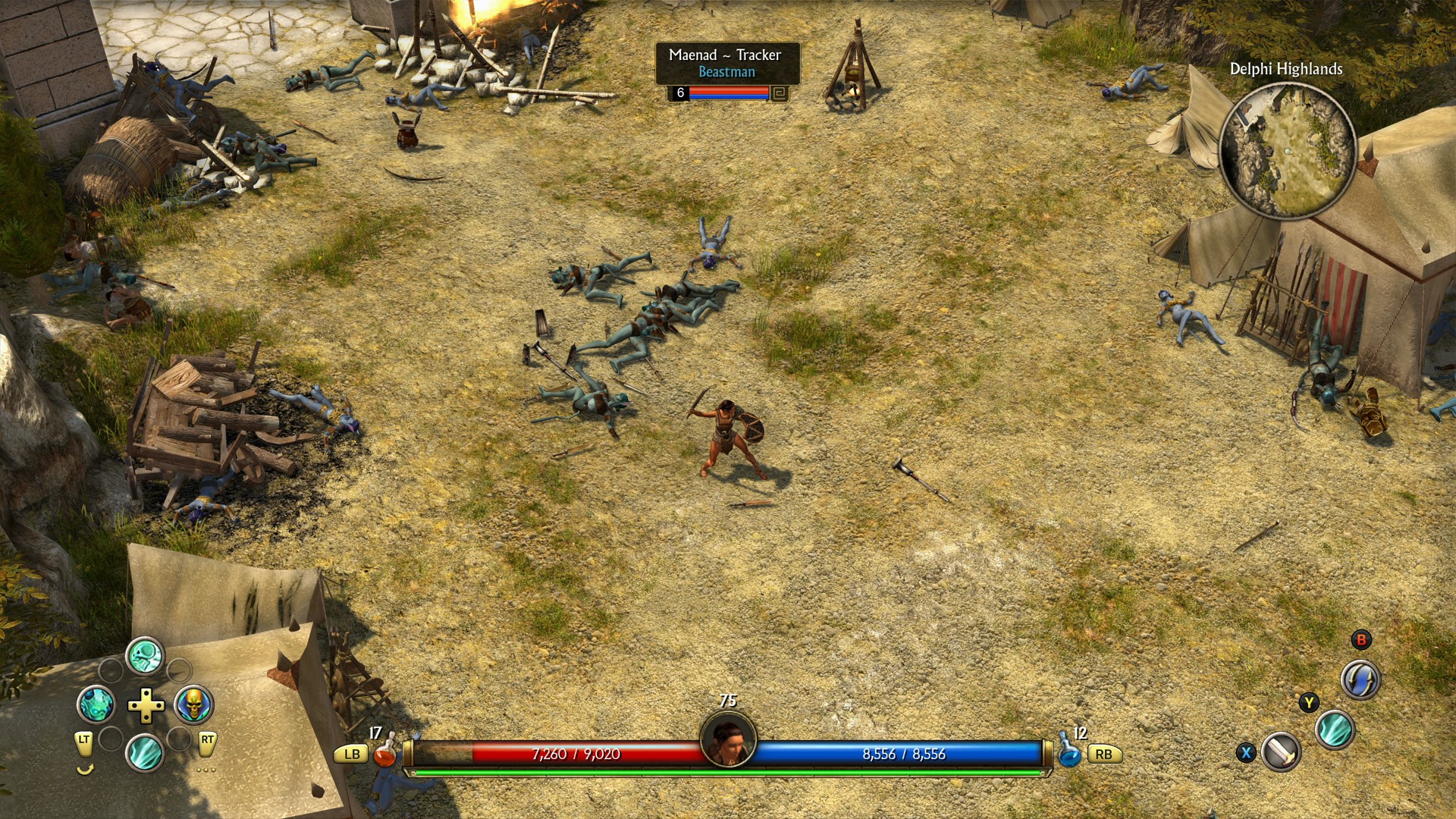Cast the golden skull skill
This screenshot has height=819, width=1456.
tap(193, 704)
